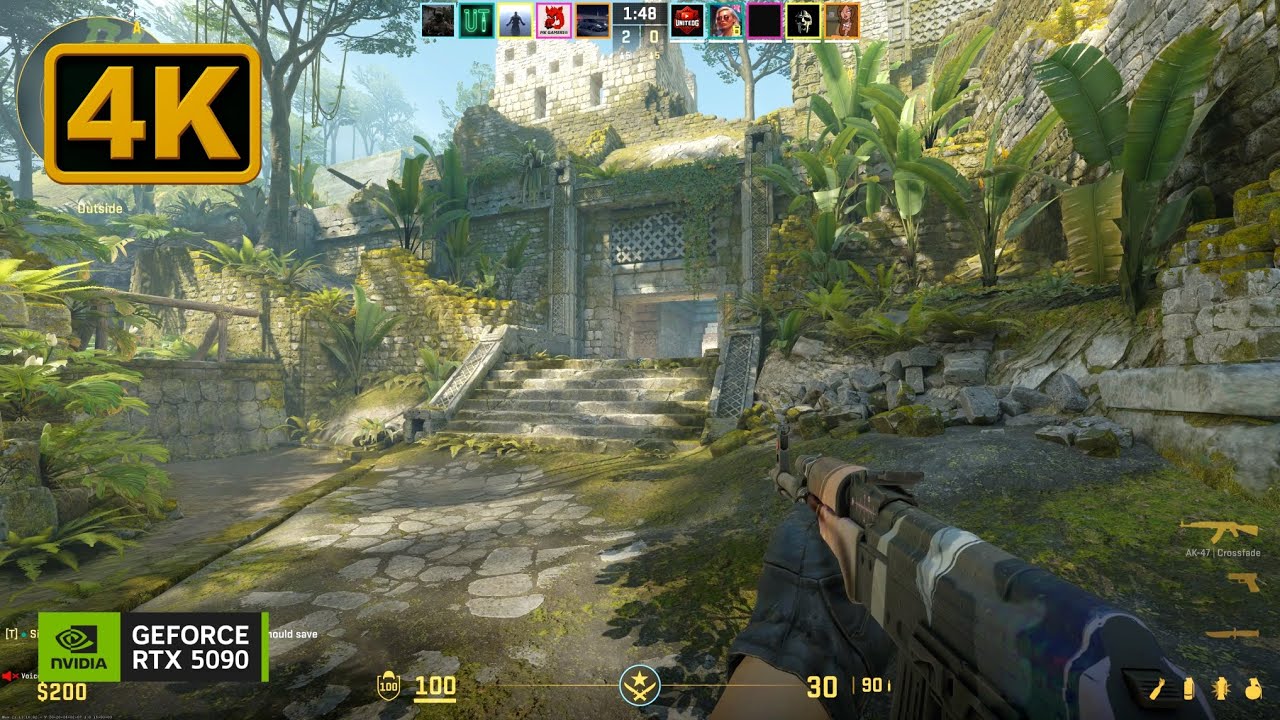Click the dark car player avatar
Screen dimensions: 1280x720
(593, 21)
